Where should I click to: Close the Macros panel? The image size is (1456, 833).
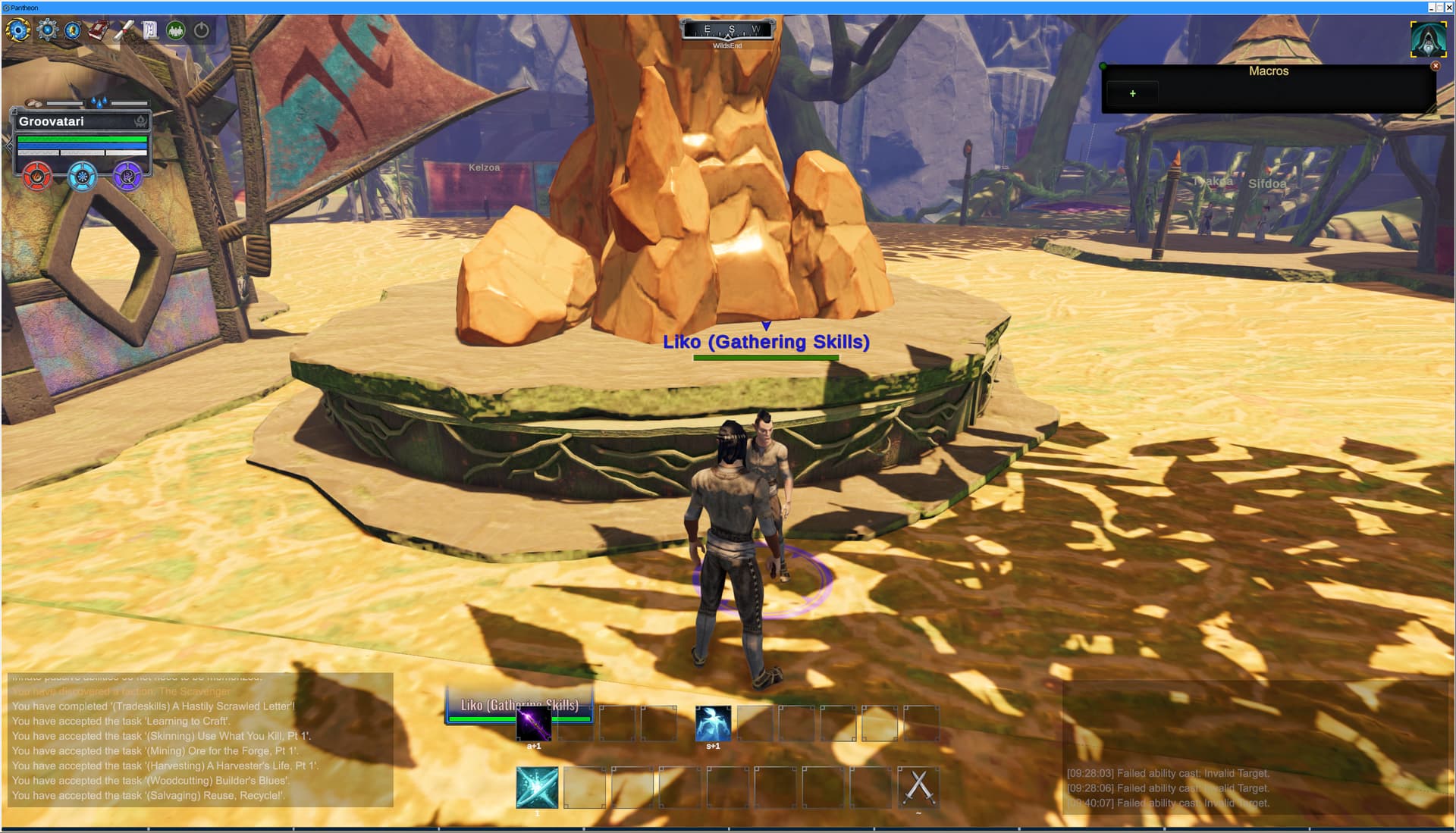(x=1435, y=66)
